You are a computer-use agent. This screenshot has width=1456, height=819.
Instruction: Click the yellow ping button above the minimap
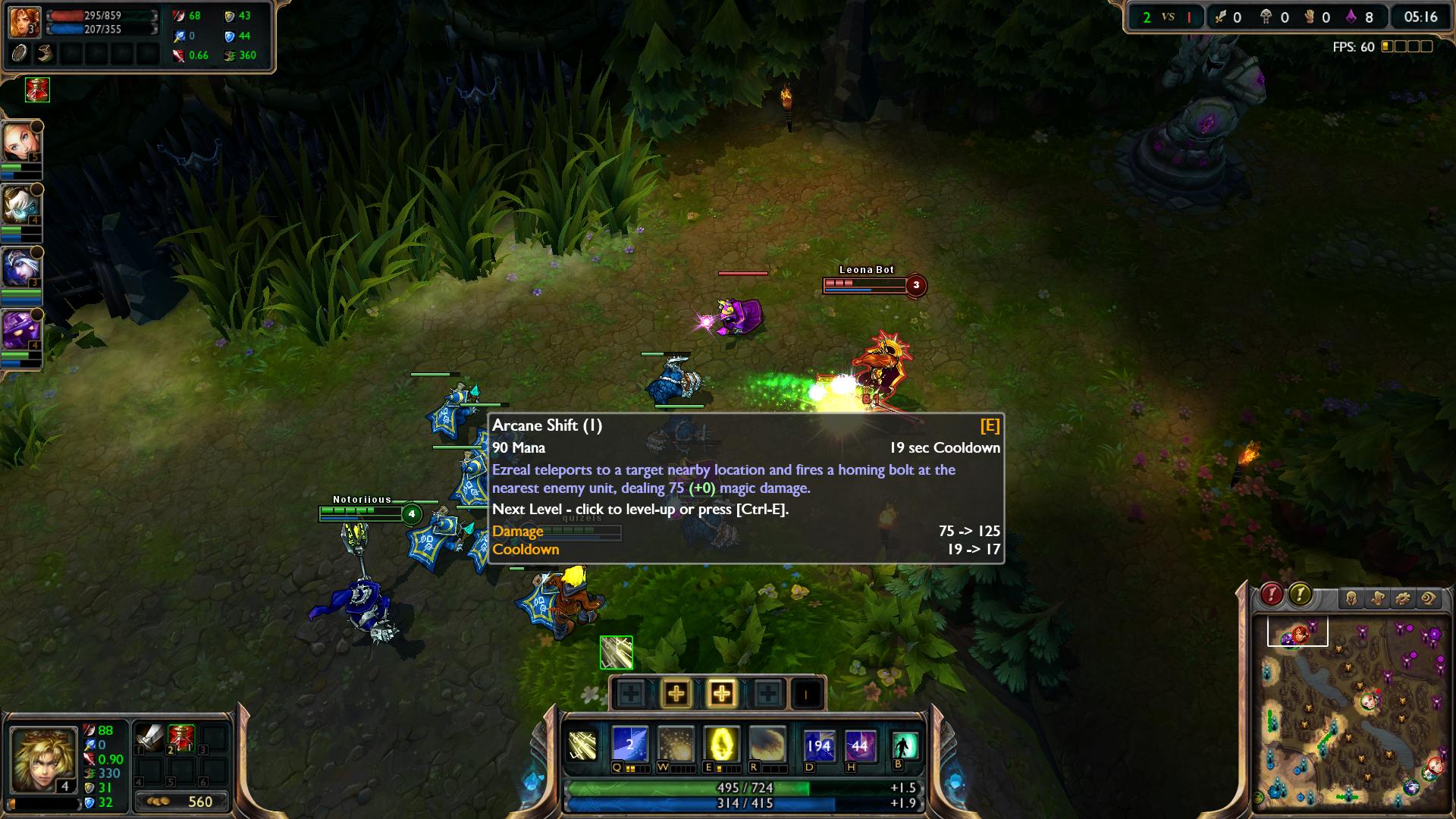coord(1301,596)
